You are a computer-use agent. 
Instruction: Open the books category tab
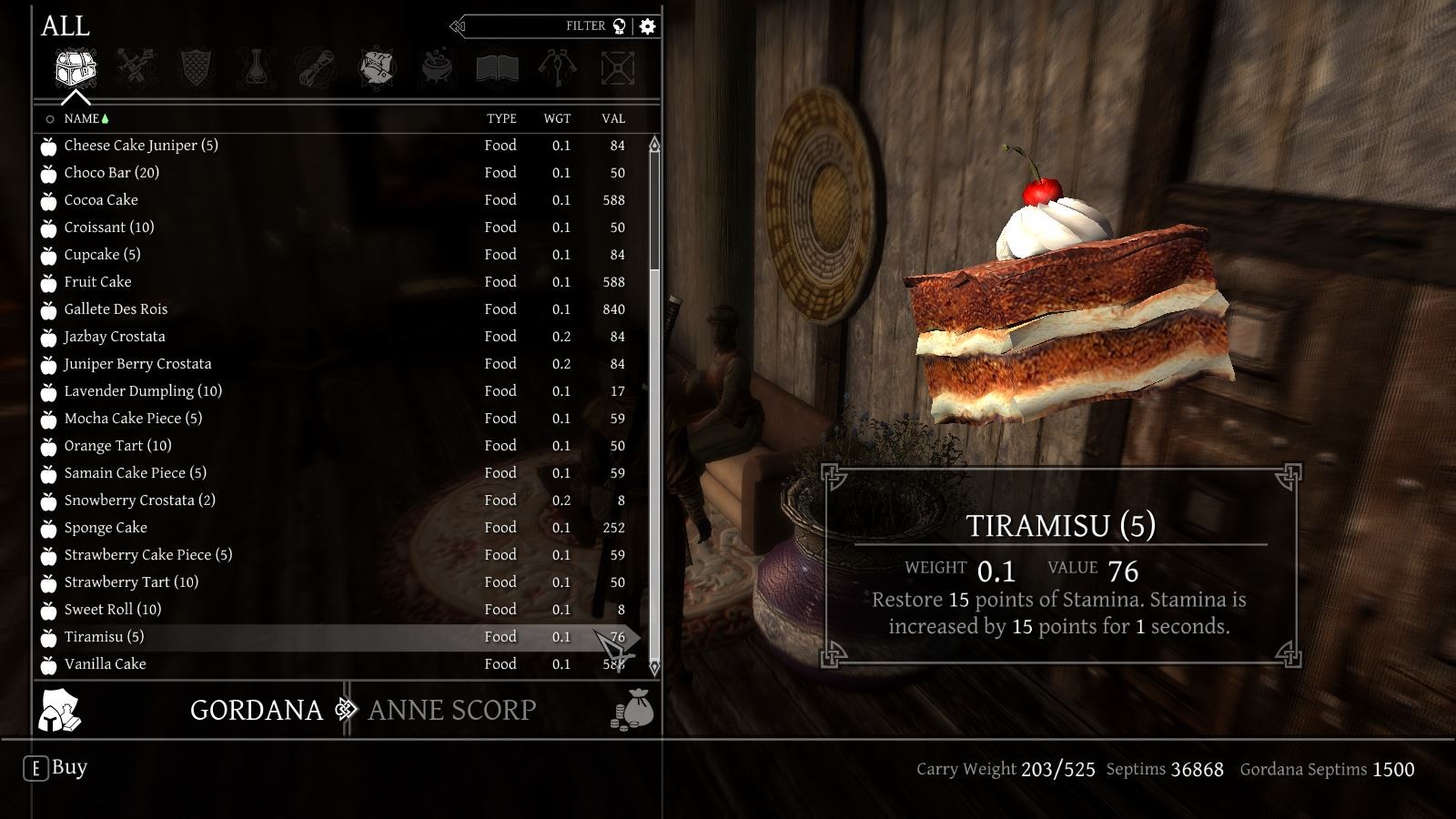point(497,68)
